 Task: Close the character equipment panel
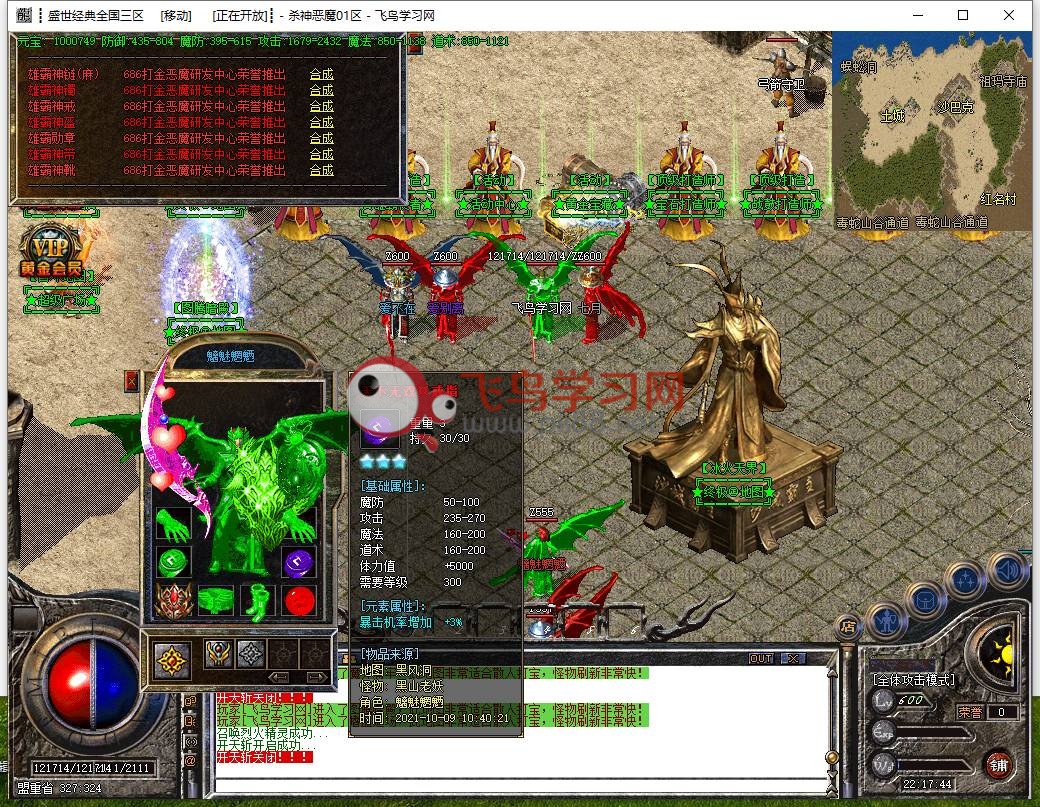[132, 381]
